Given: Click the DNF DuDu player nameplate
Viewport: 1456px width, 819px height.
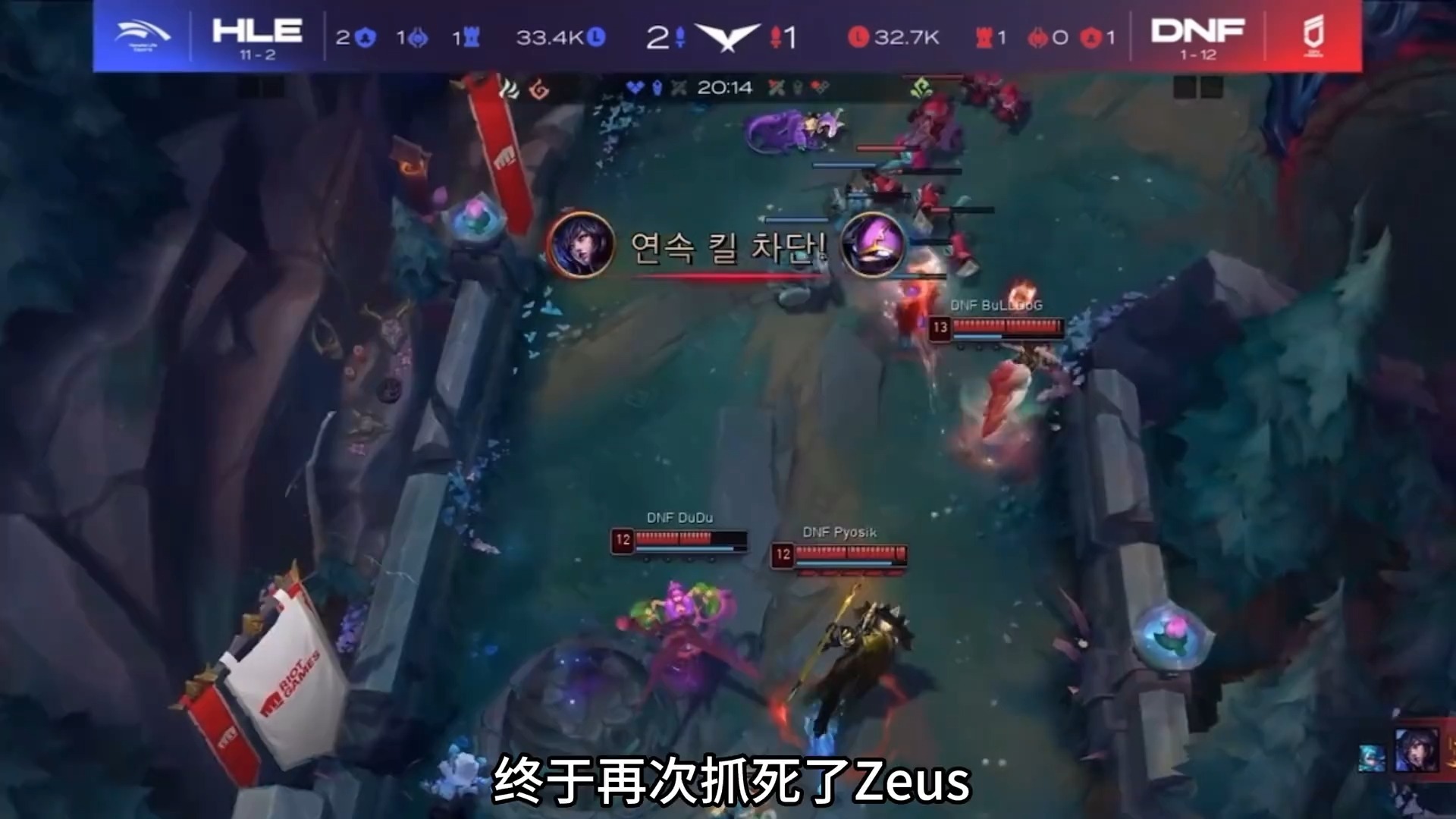Looking at the screenshot, I should [x=681, y=518].
